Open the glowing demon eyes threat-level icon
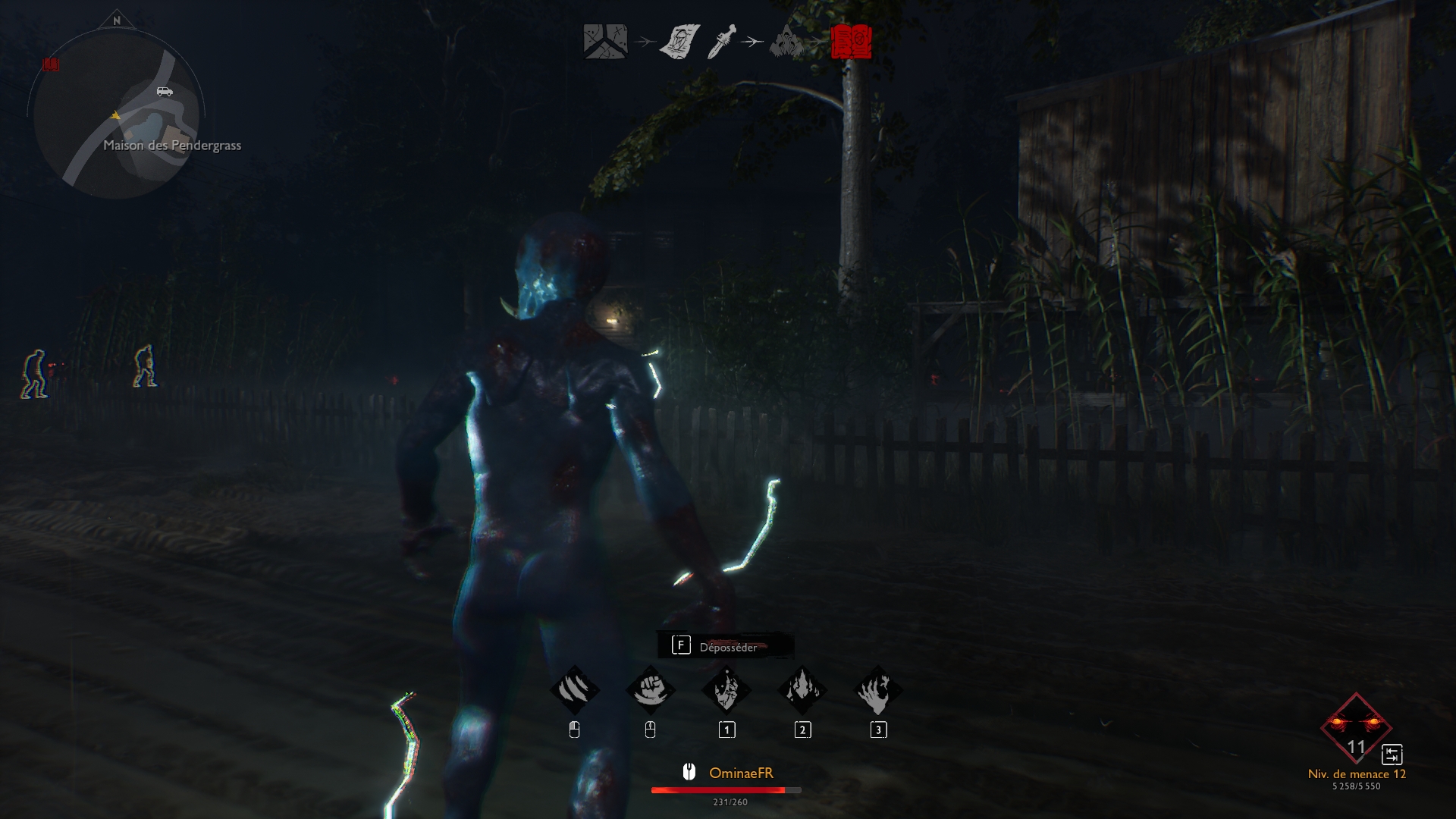The height and width of the screenshot is (819, 1456). click(1356, 728)
